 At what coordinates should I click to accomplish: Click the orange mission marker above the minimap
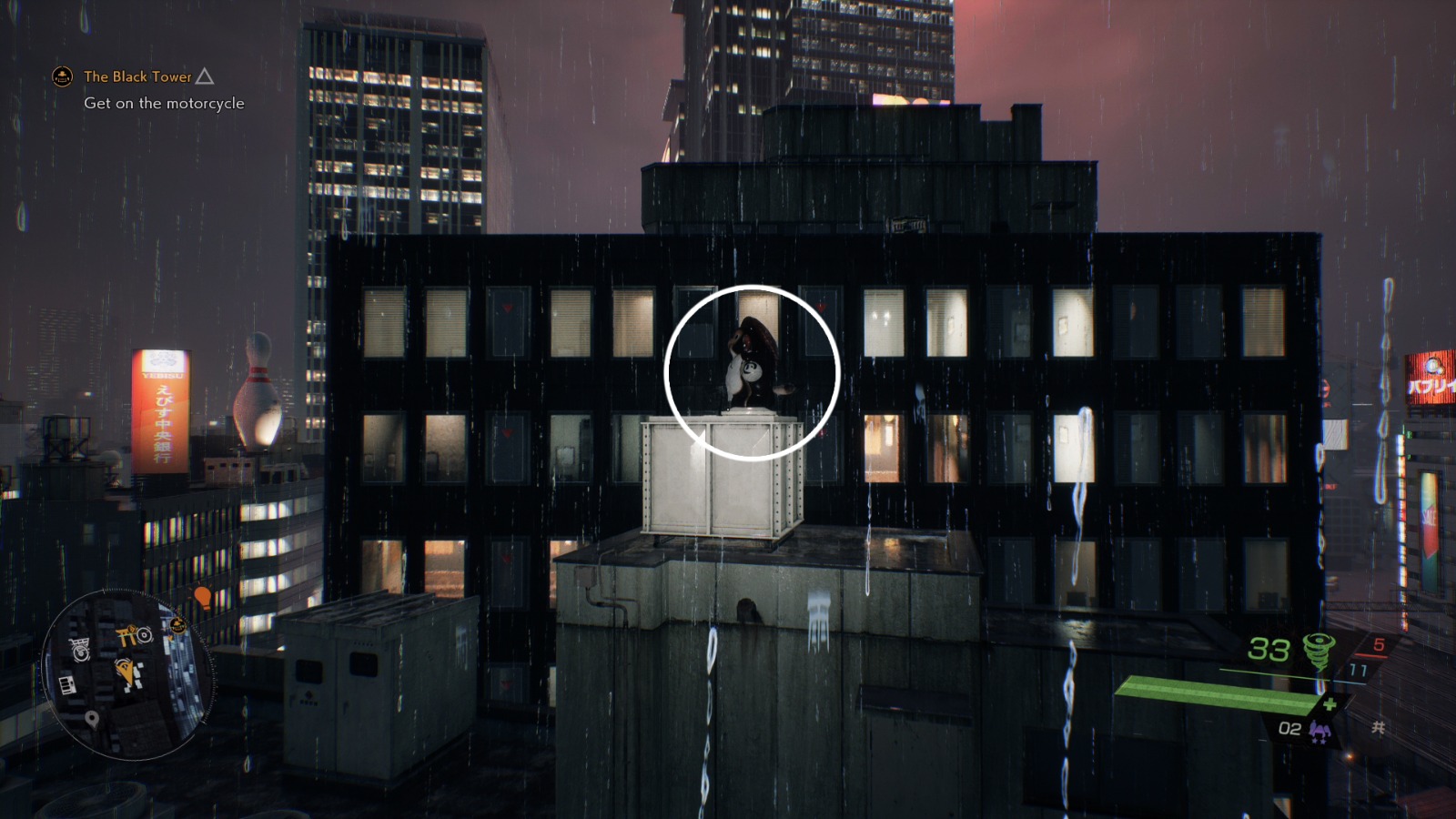pyautogui.click(x=202, y=598)
